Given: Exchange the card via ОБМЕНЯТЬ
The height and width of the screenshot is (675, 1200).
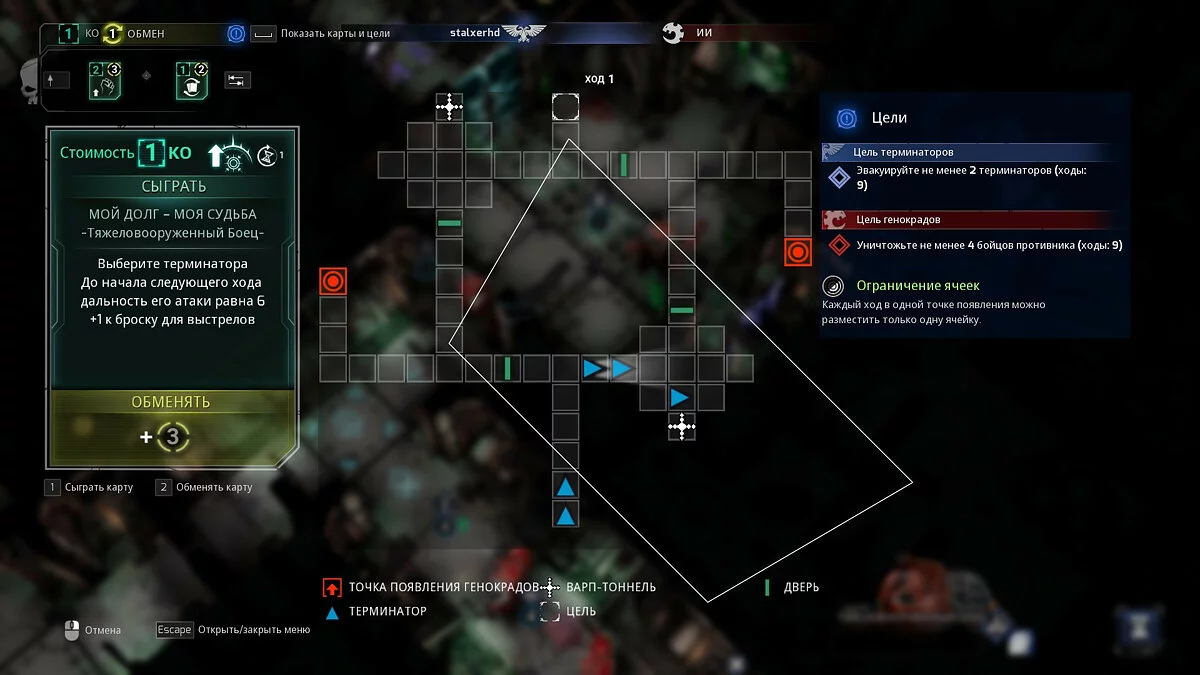Looking at the screenshot, I should (x=171, y=402).
